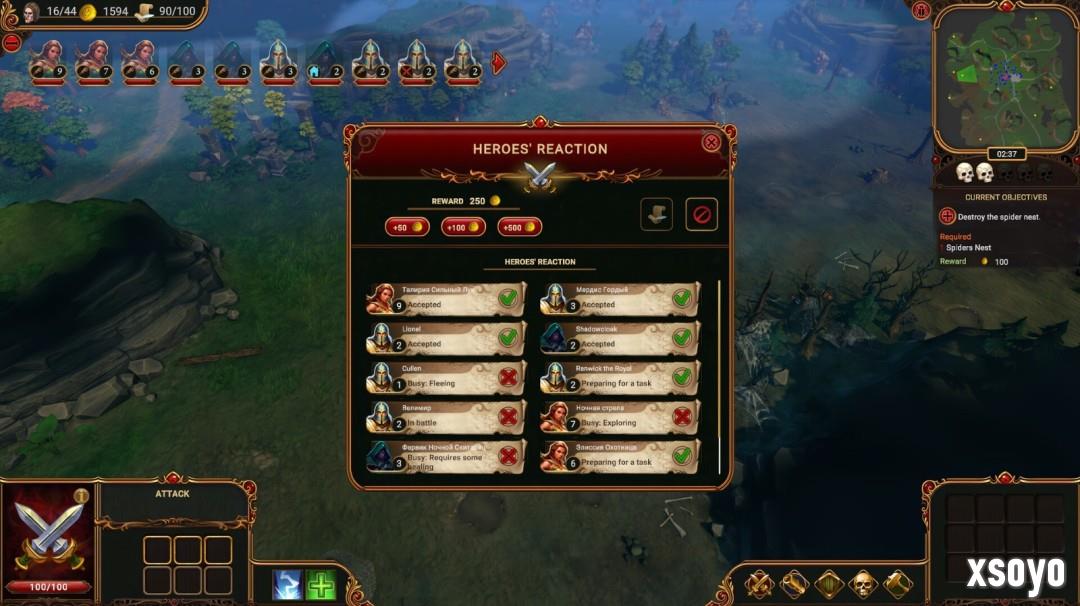This screenshot has height=606, width=1080.
Task: Select Cullen's Busy: Fleeing row
Action: (x=446, y=377)
